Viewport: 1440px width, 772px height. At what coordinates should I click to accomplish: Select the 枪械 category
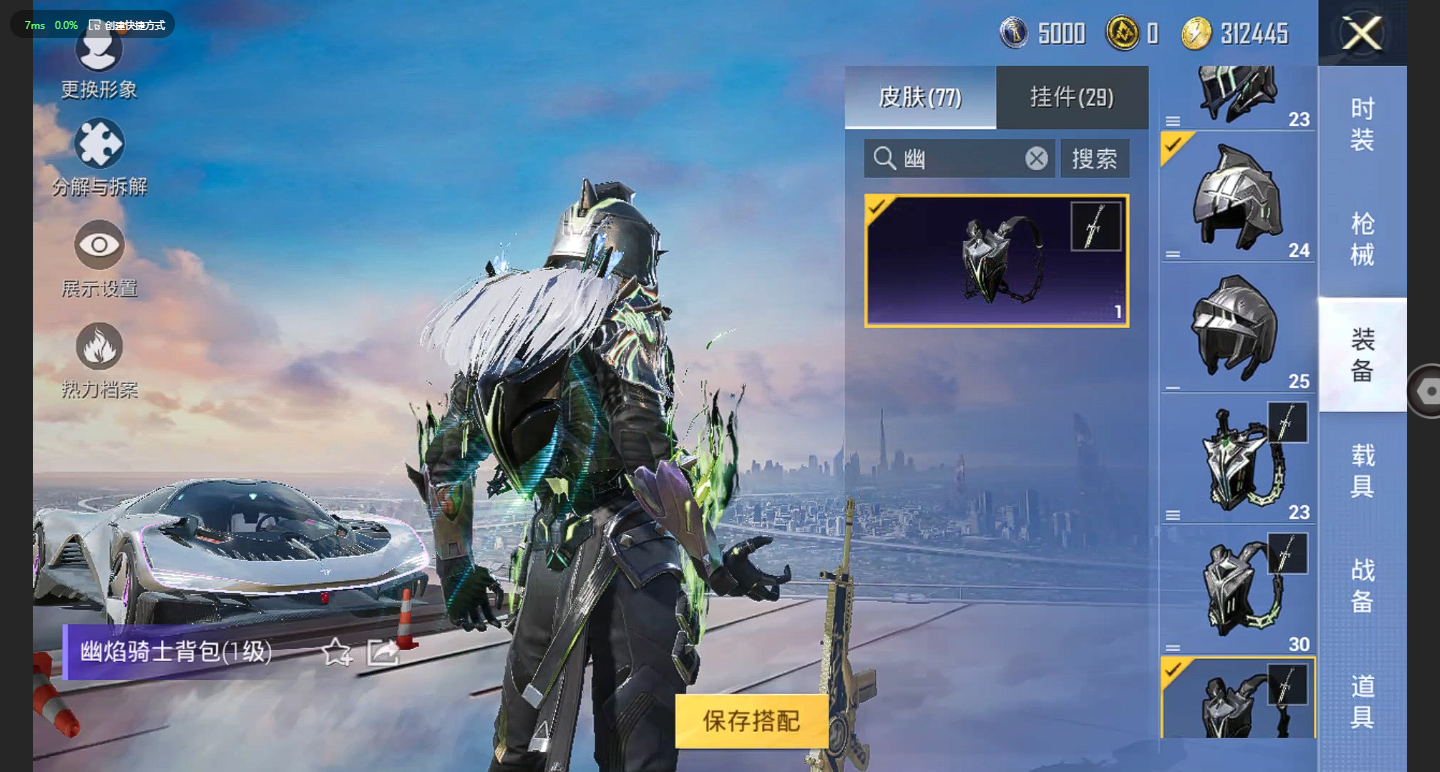(x=1362, y=239)
